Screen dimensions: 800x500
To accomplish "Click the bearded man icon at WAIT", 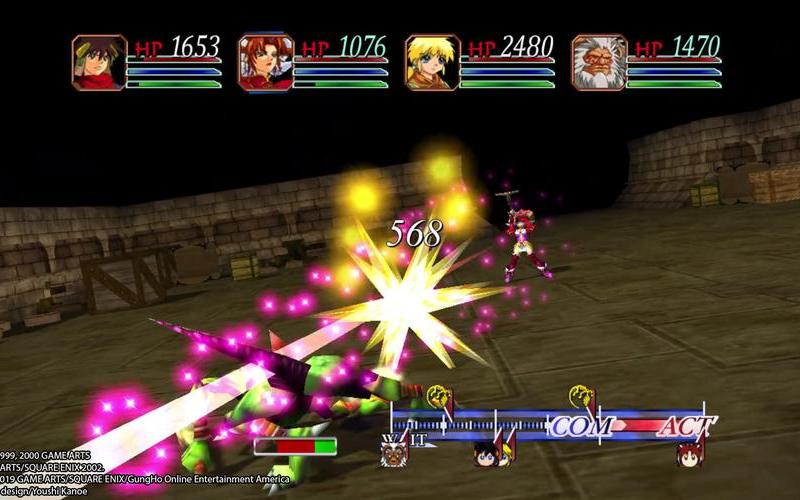I will click(x=394, y=455).
